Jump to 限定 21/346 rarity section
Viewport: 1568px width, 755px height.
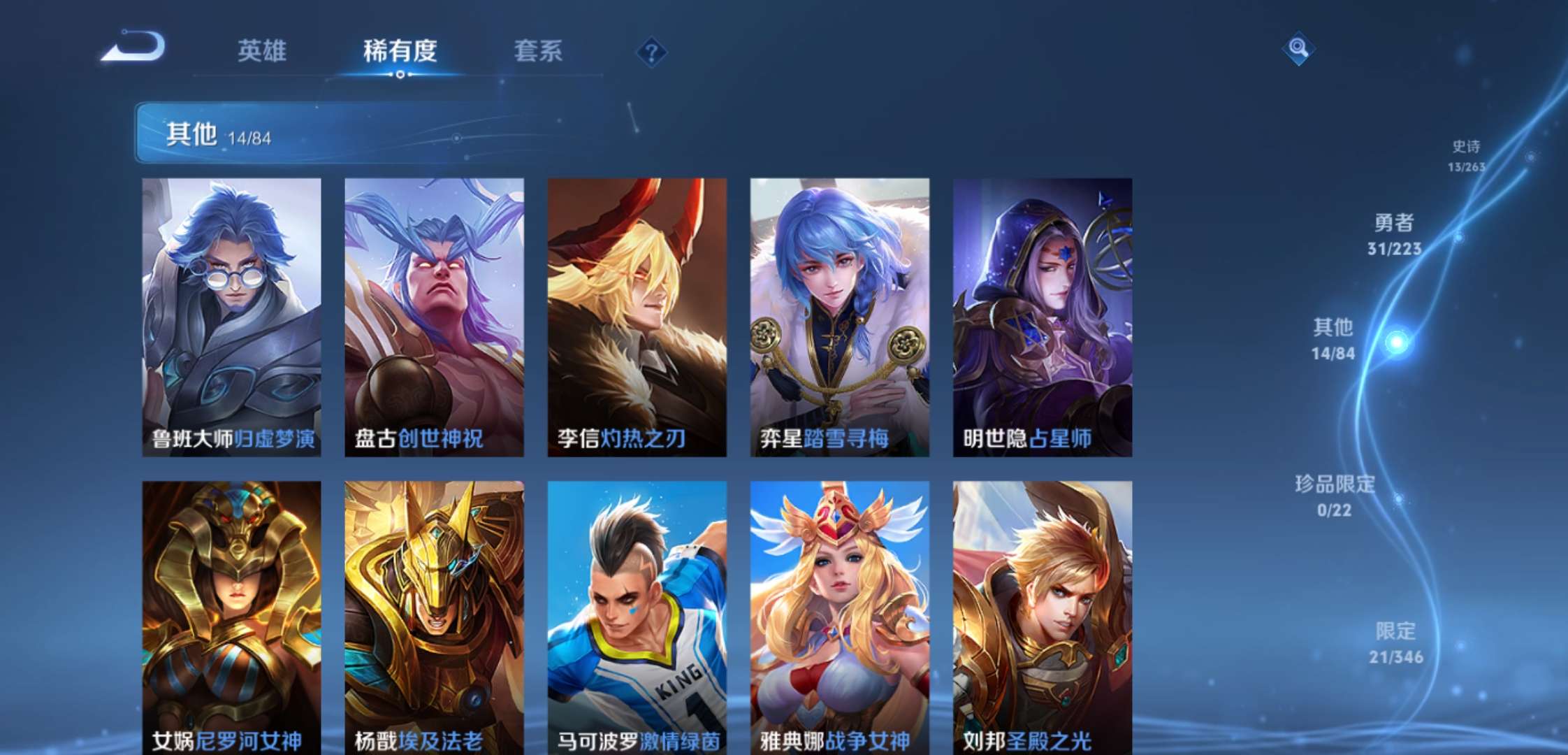(1395, 642)
